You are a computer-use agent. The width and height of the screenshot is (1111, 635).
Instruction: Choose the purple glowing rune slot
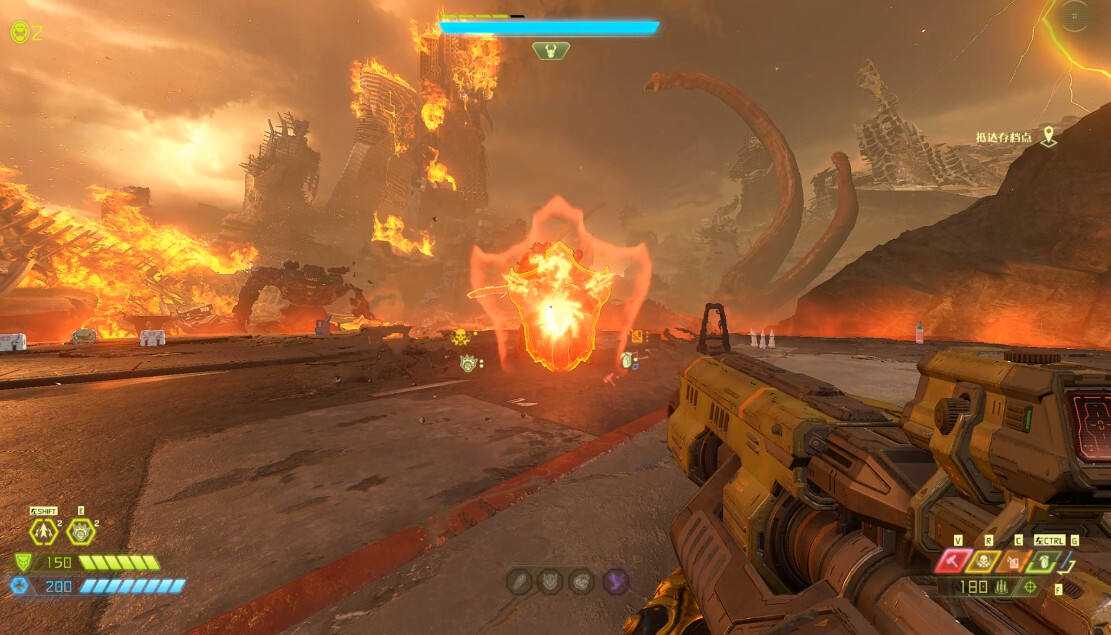click(614, 581)
